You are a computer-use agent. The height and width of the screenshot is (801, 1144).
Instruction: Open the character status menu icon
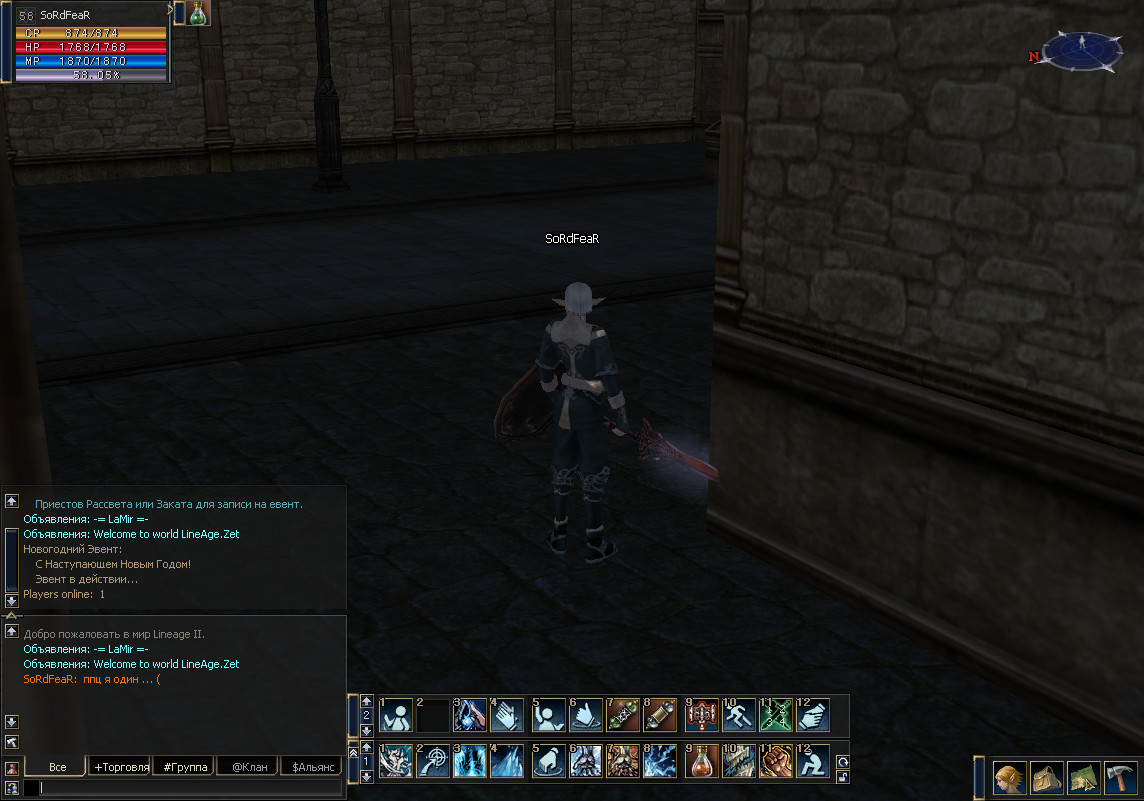coord(1009,777)
